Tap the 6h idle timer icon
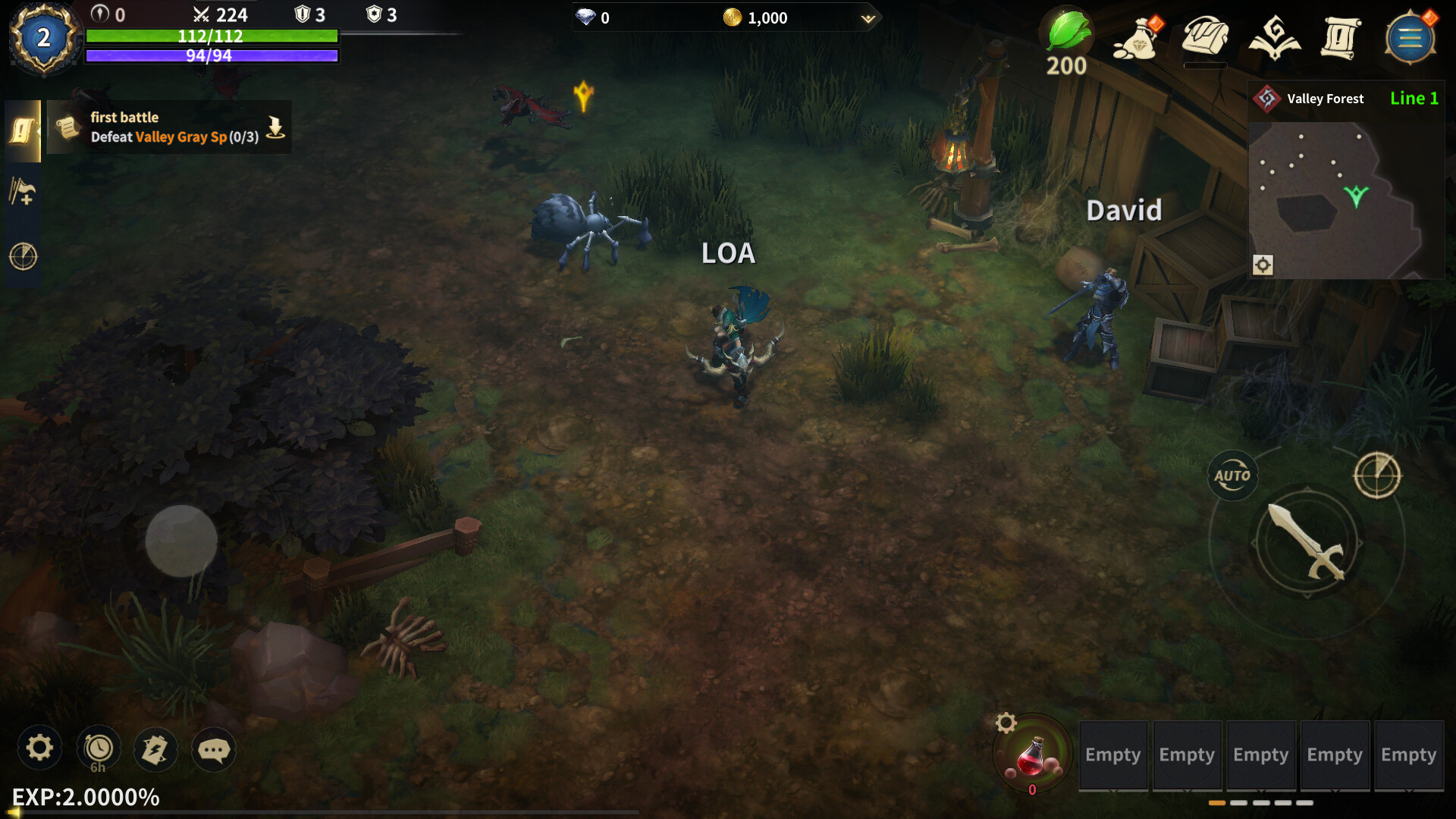This screenshot has width=1456, height=819. 97,749
